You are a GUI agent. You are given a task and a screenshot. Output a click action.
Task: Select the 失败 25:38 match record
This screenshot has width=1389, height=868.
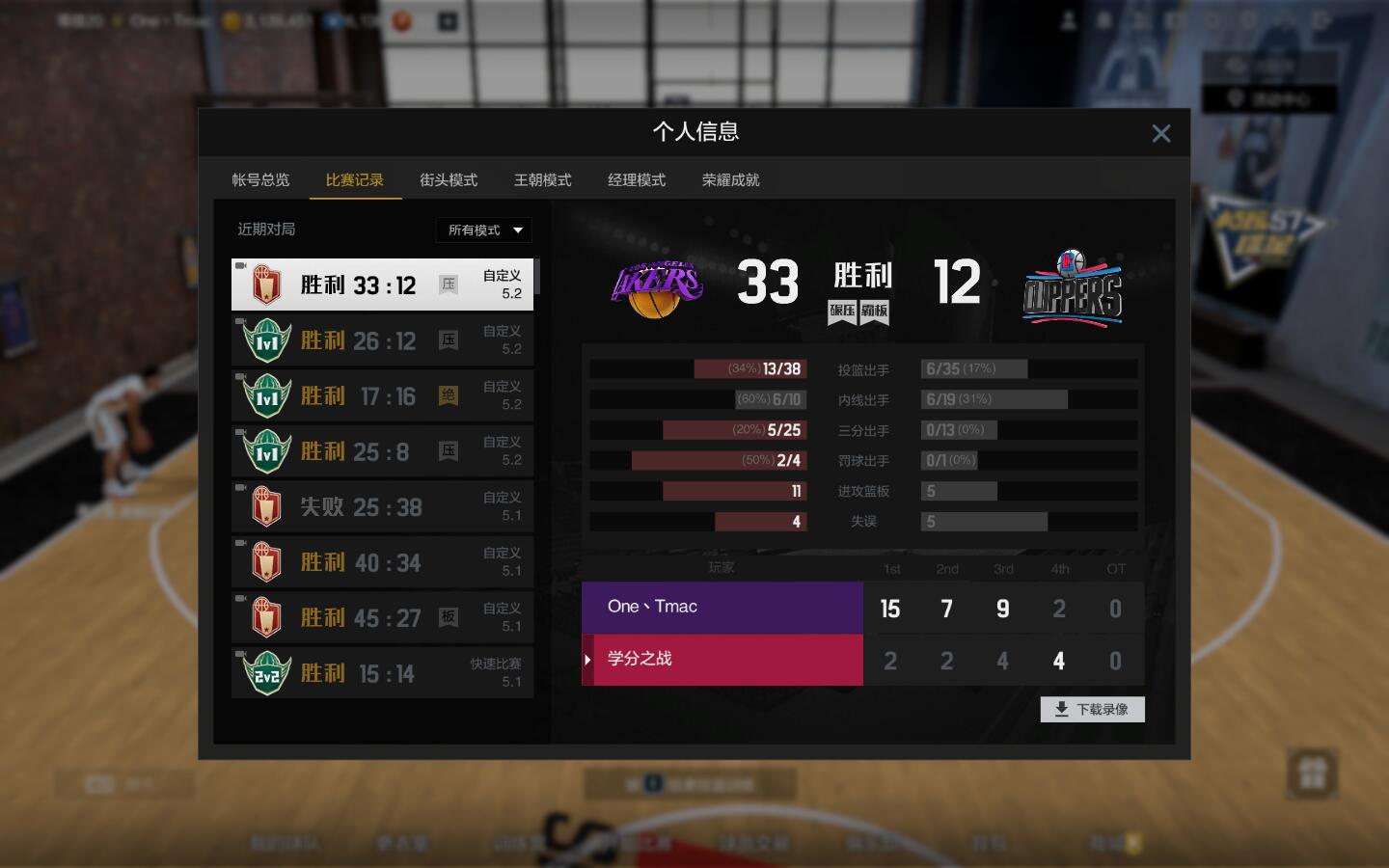[x=382, y=506]
